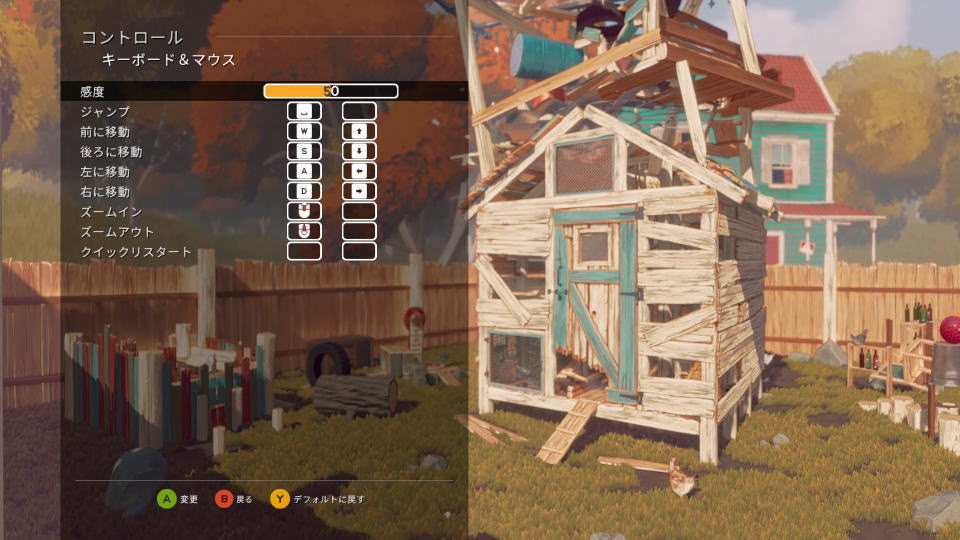This screenshot has width=960, height=540.
Task: Select the ズームアウト mouse wheel binding
Action: click(304, 231)
